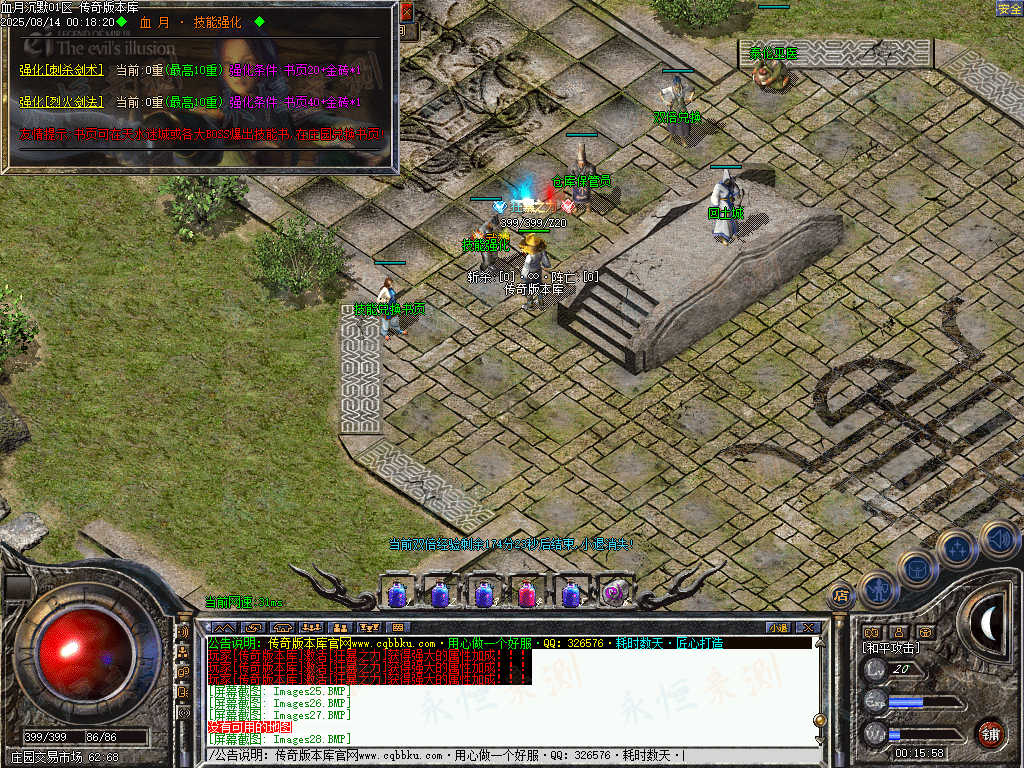Viewport: 1024px width, 768px height.
Task: Toggle sound with the speaker button
Action: [x=998, y=539]
